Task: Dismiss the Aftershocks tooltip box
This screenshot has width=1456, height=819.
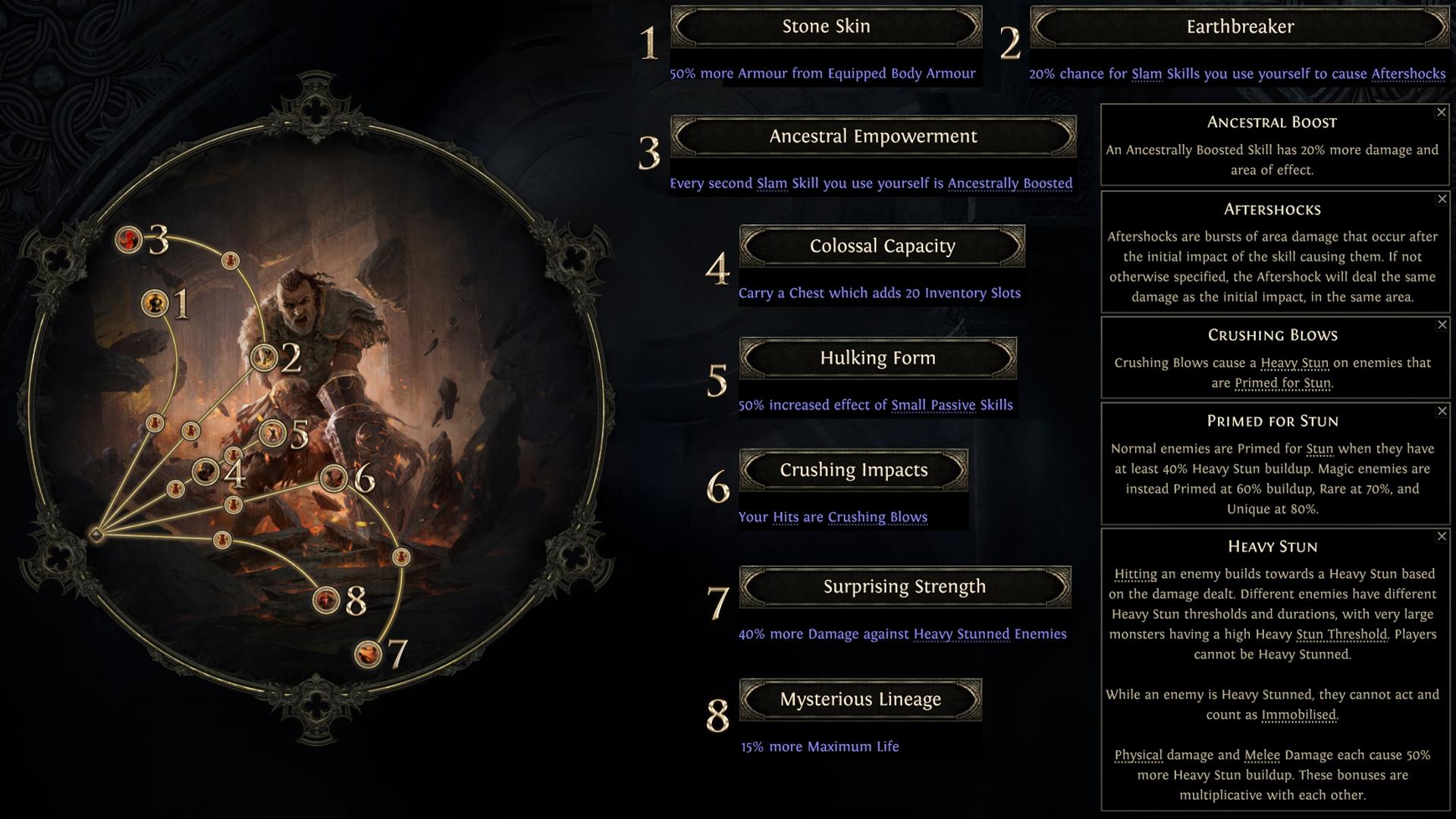Action: point(1442,199)
